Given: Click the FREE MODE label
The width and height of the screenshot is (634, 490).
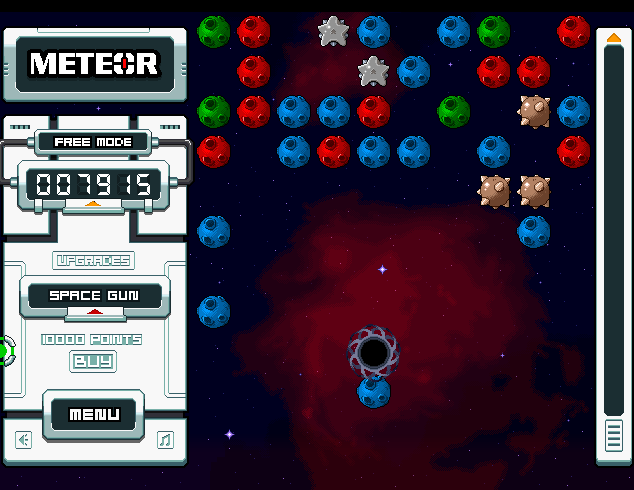Looking at the screenshot, I should [93, 142].
